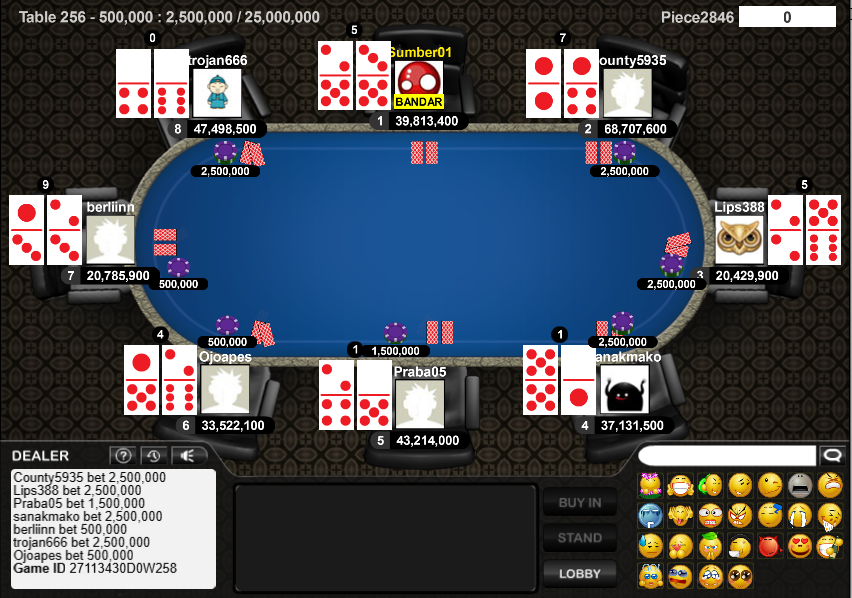Focus the chat text input field
Image resolution: width=852 pixels, height=598 pixels.
coord(727,456)
